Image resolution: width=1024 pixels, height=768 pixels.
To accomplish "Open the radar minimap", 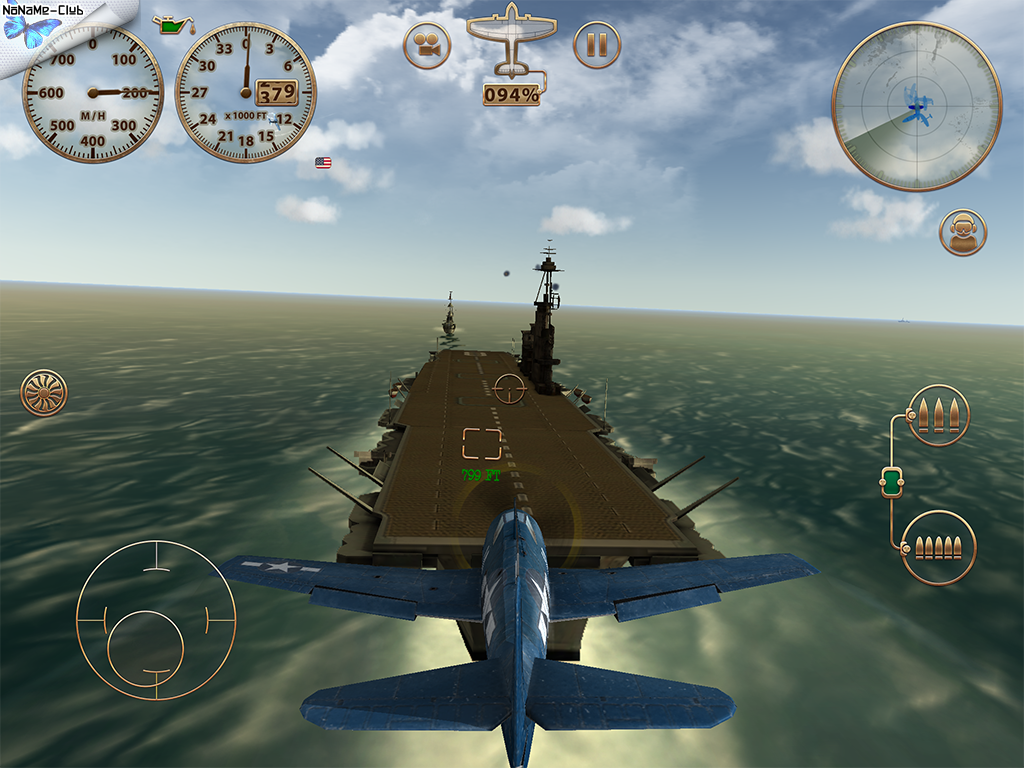I will [916, 106].
